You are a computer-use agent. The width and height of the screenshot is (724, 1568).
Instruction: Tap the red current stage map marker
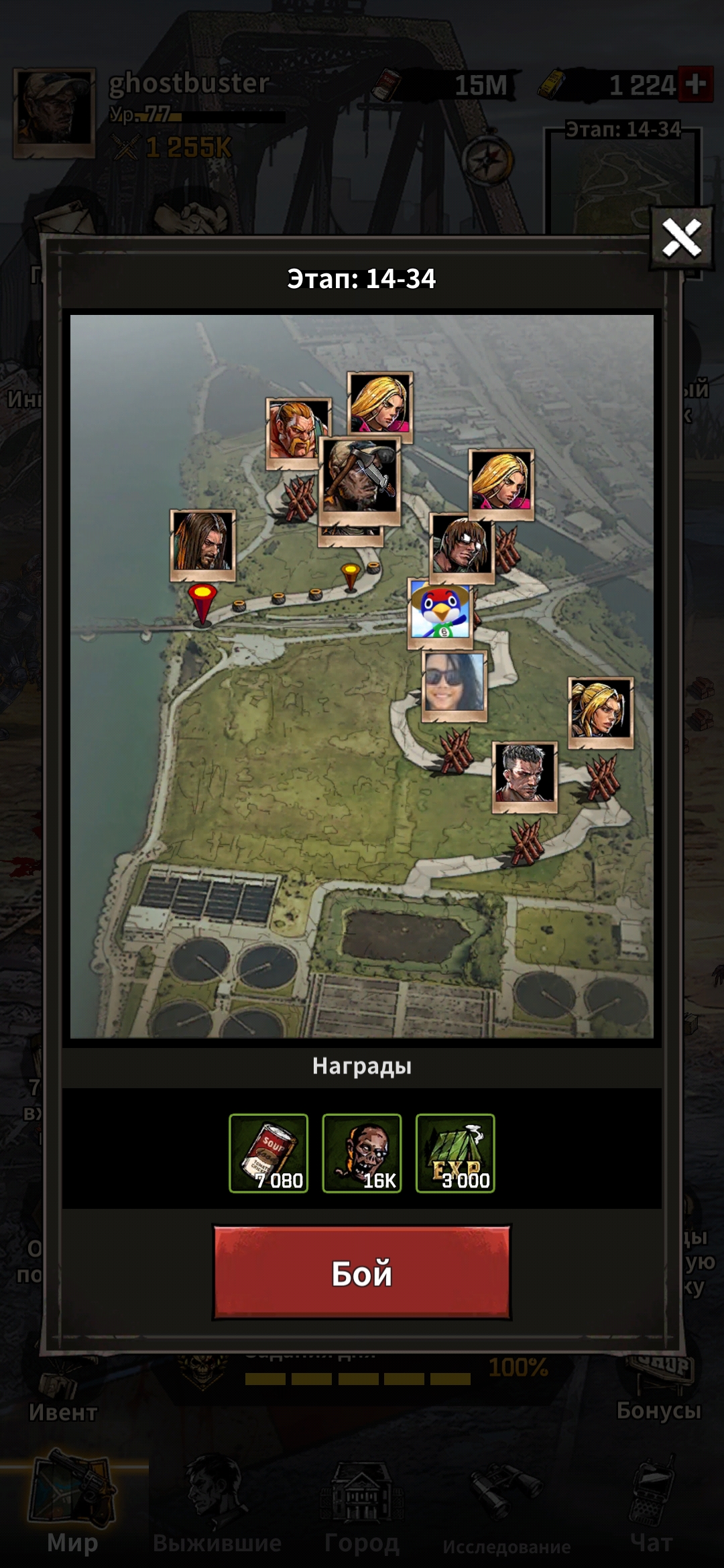coord(202,602)
